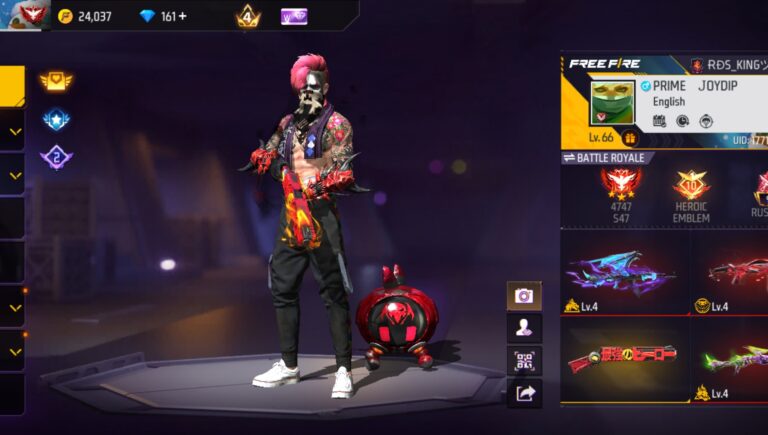Click the green masked player avatar
Viewport: 768px width, 435px height.
pyautogui.click(x=612, y=102)
